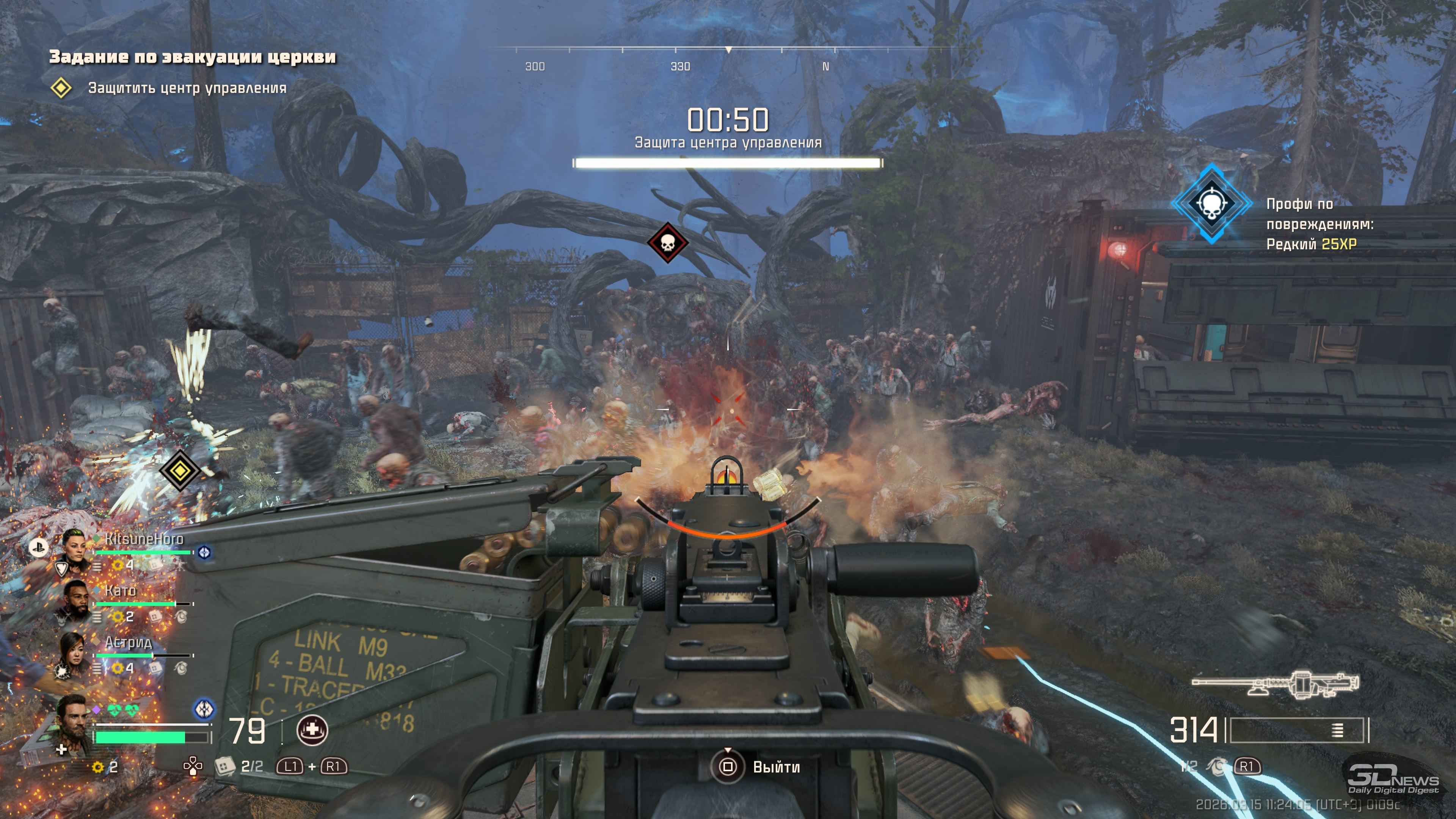Click the 'Выйти' exit turret label
Screen dimensions: 1456x819
pos(775,767)
